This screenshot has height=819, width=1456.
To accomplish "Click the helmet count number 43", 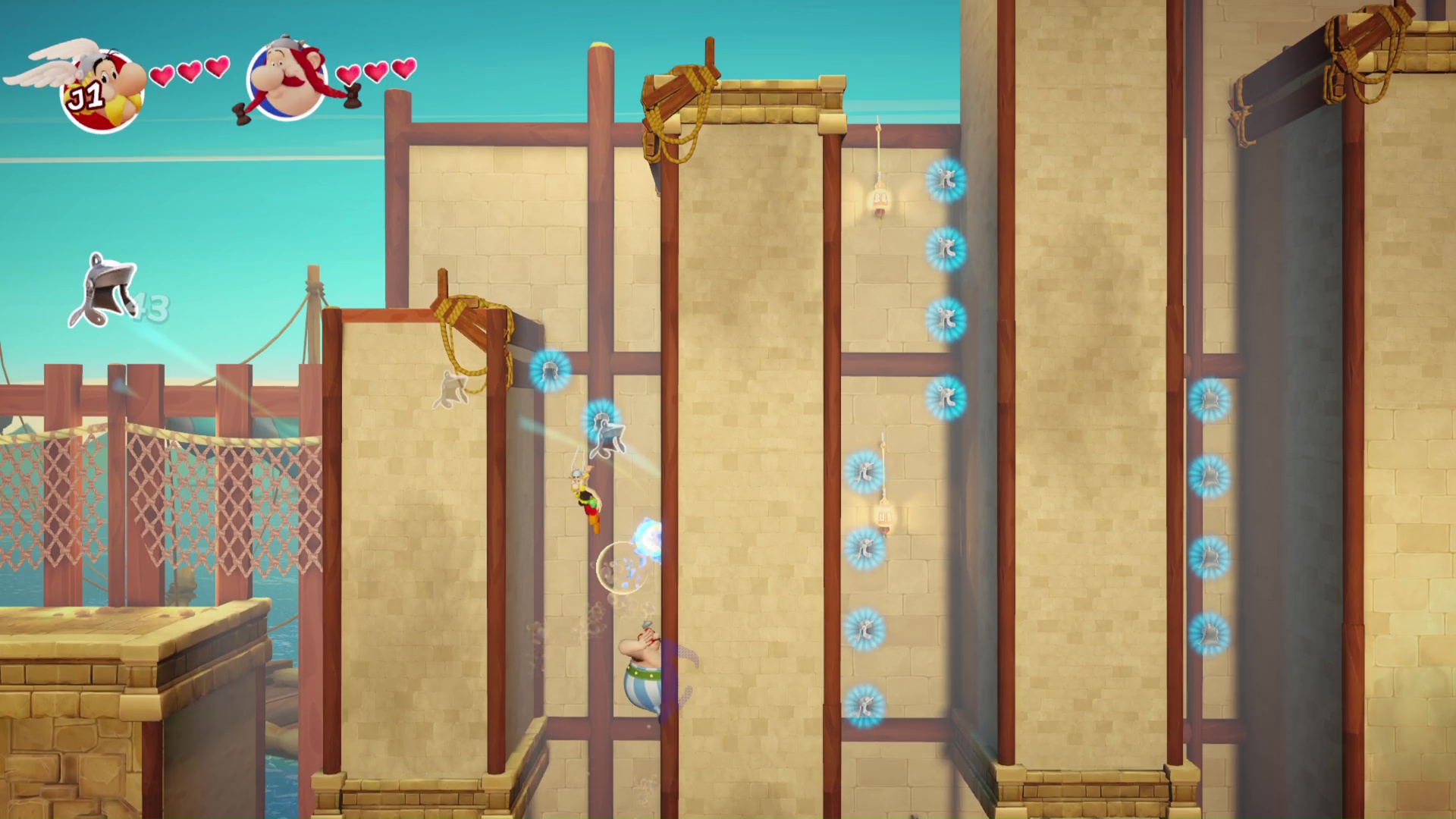I will click(x=152, y=307).
